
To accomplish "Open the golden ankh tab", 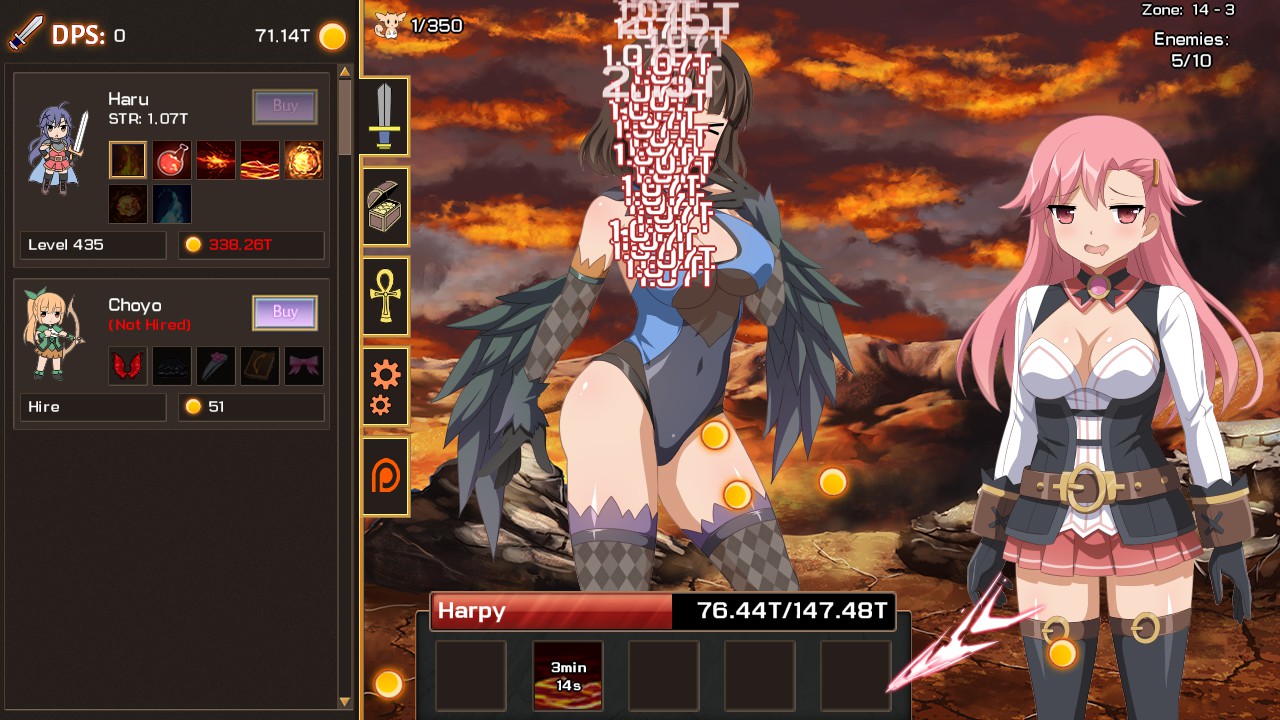I will pyautogui.click(x=385, y=297).
